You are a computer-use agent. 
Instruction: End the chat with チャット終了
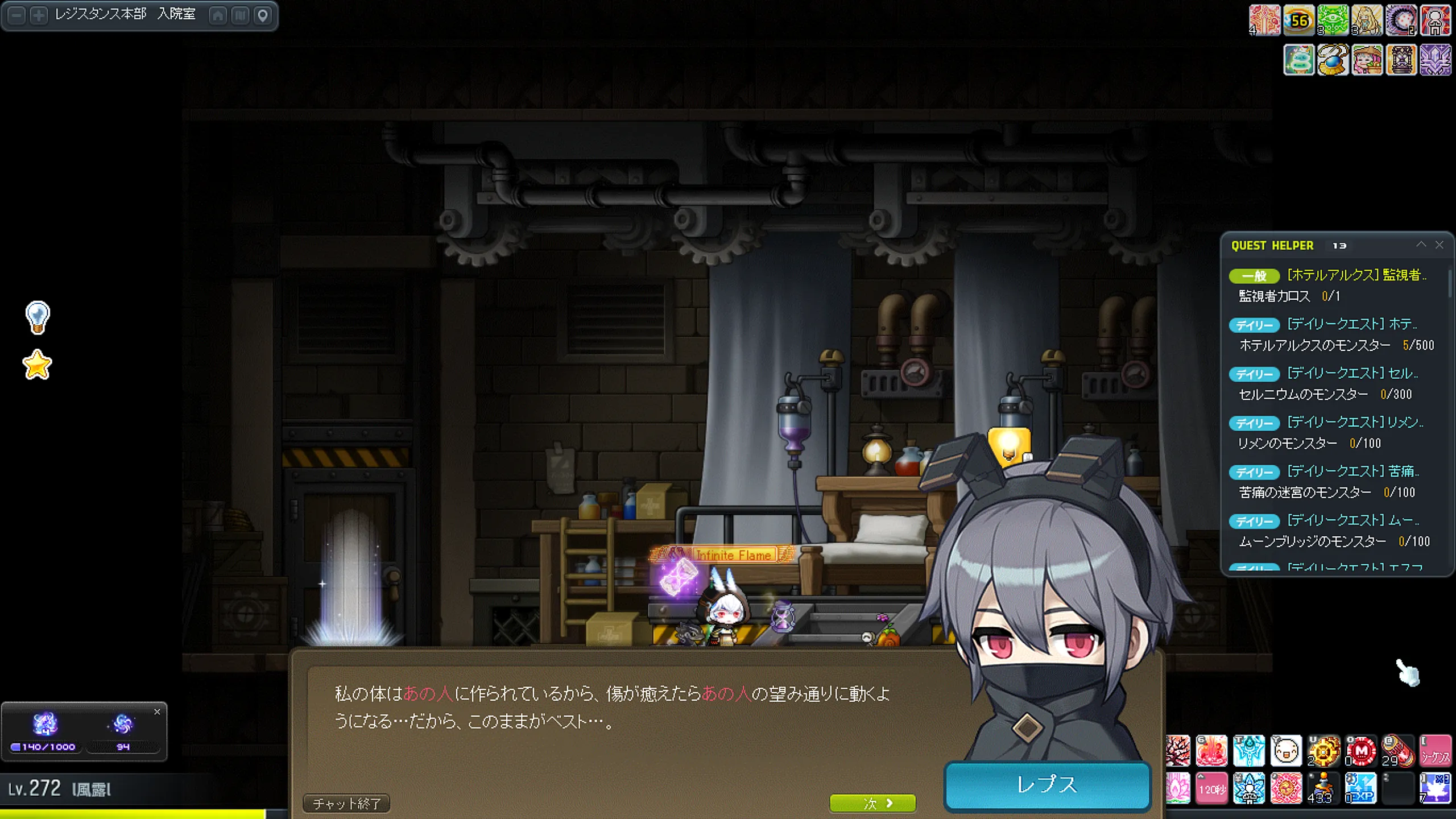pyautogui.click(x=346, y=803)
